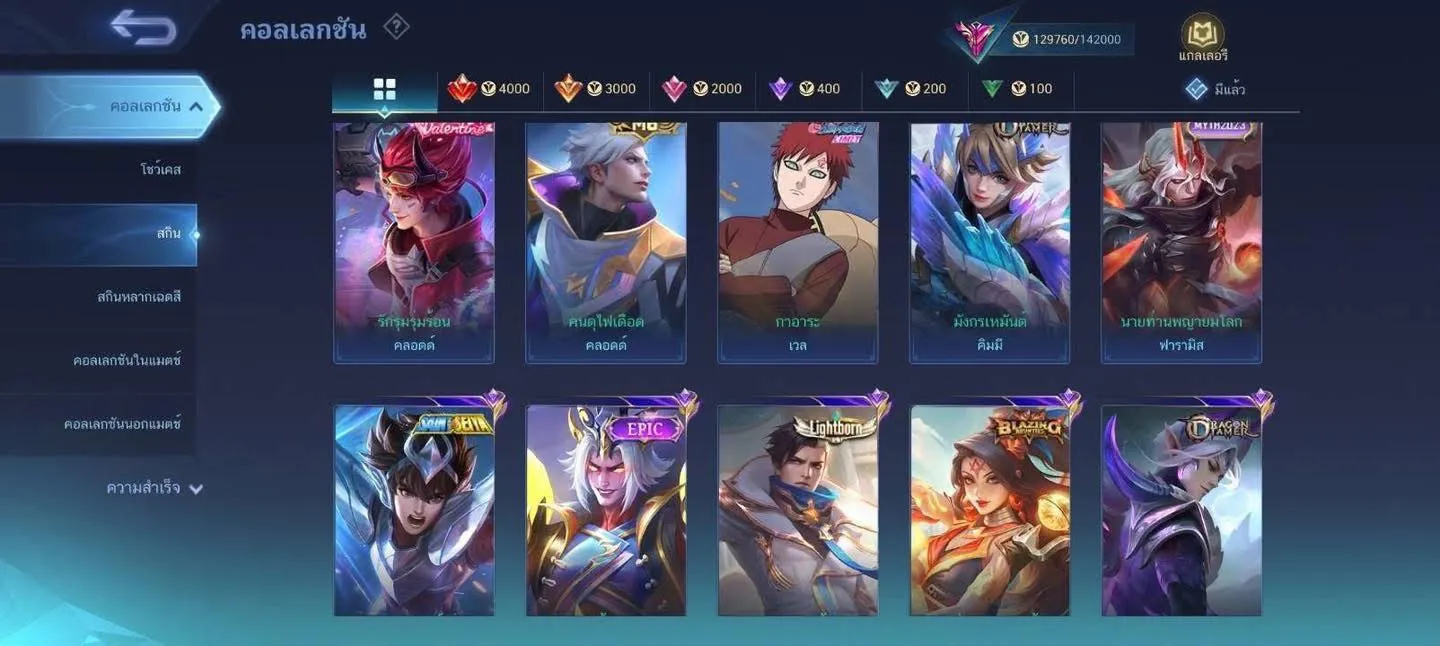Filter by the 200 point blue tier
The image size is (1440, 646).
click(911, 89)
